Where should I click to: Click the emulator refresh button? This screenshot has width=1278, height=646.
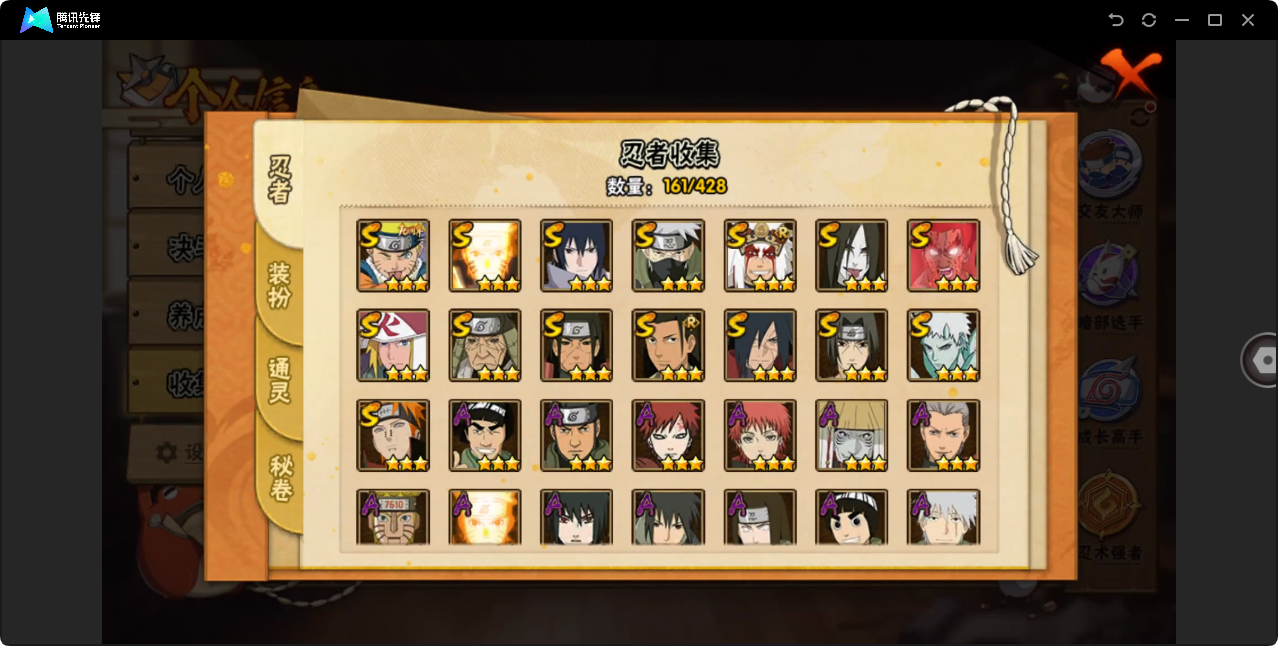1149,20
